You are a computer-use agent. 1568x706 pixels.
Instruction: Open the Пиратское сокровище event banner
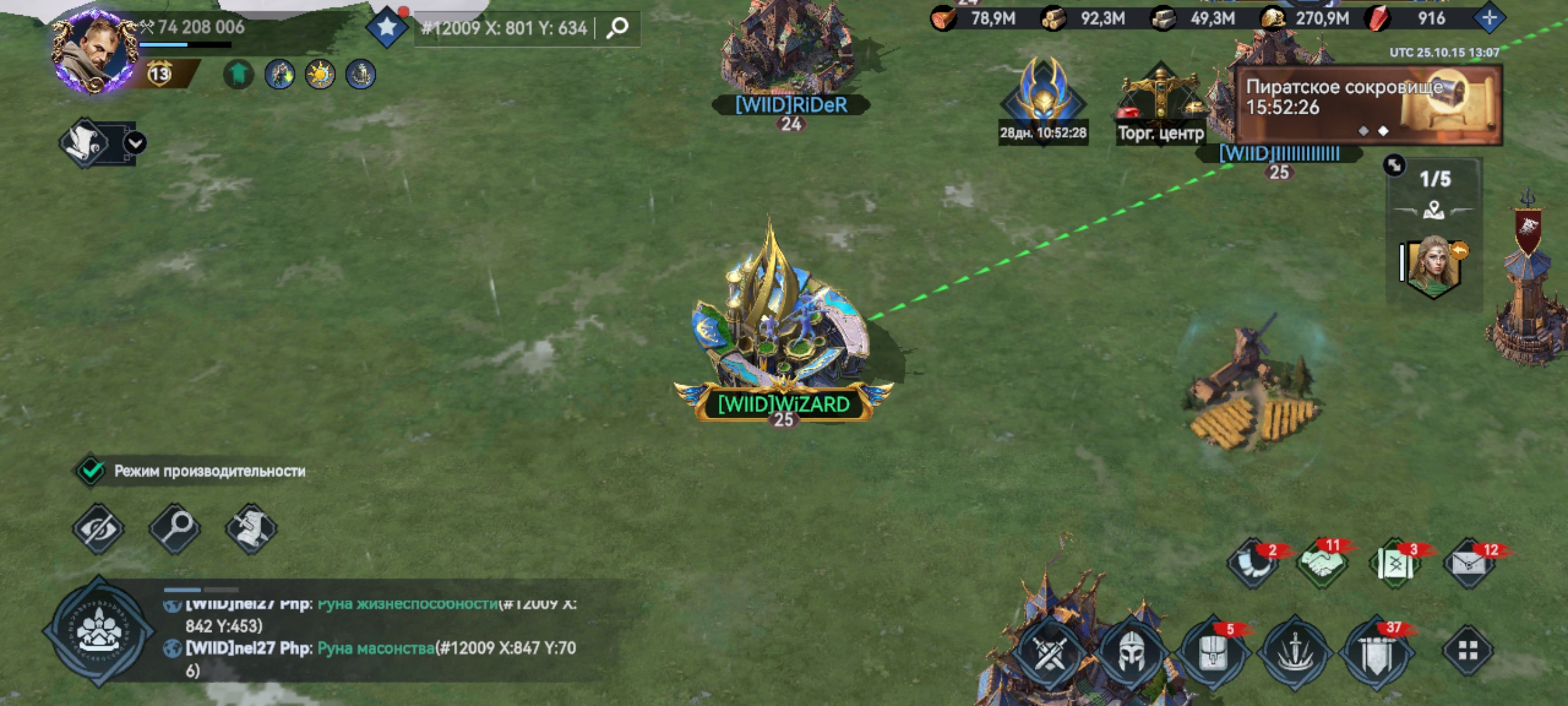pos(1368,105)
